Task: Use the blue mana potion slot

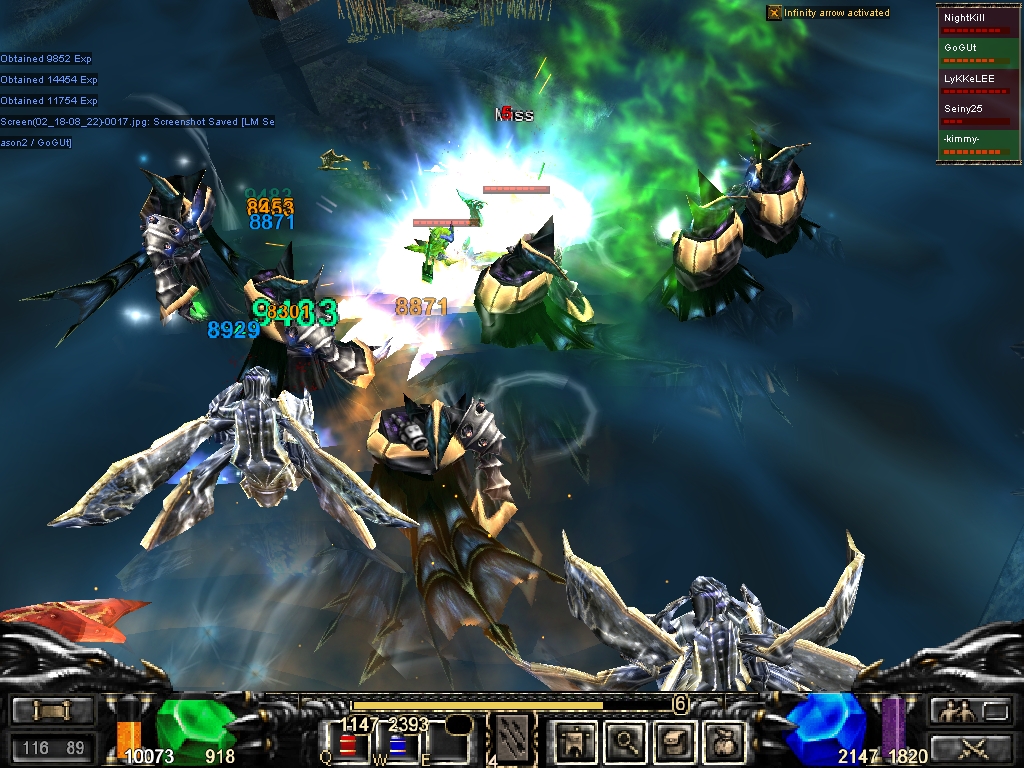Action: click(x=397, y=745)
